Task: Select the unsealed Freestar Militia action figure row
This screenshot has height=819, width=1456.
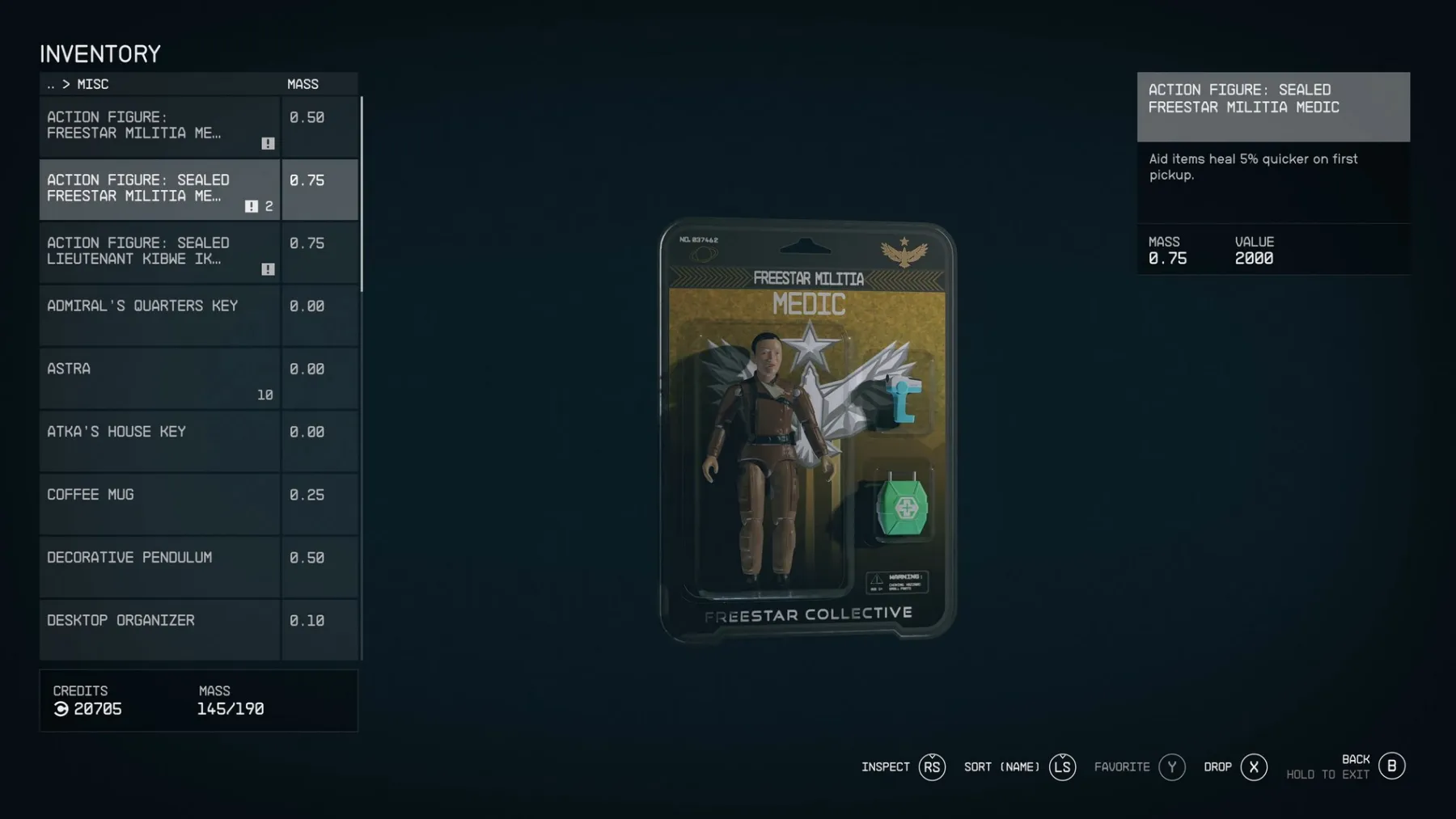Action: click(159, 126)
